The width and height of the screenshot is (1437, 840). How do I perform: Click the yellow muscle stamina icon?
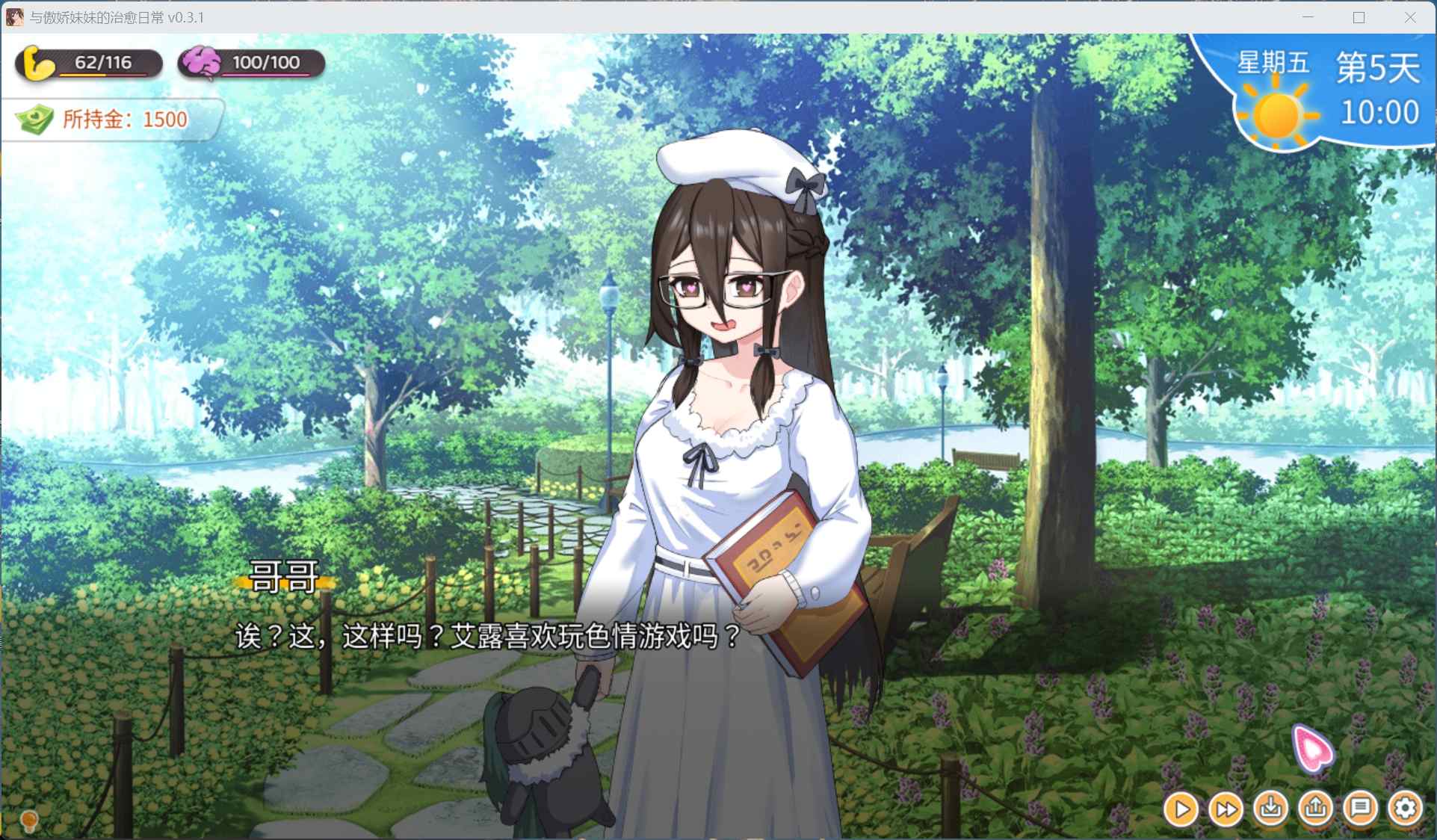(x=37, y=63)
